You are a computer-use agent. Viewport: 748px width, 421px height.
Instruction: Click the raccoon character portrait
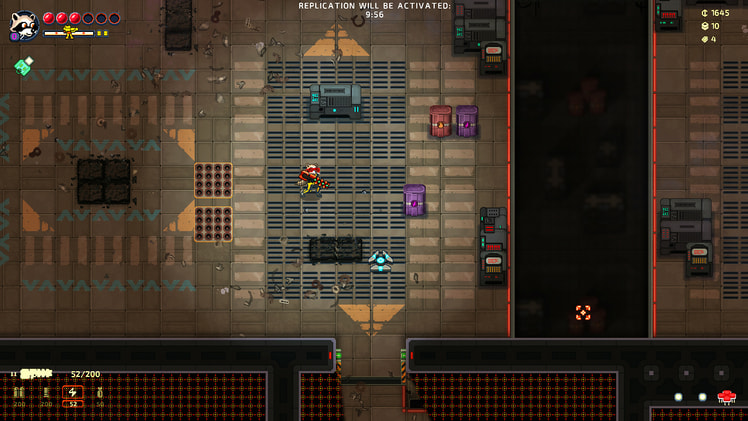(23, 24)
